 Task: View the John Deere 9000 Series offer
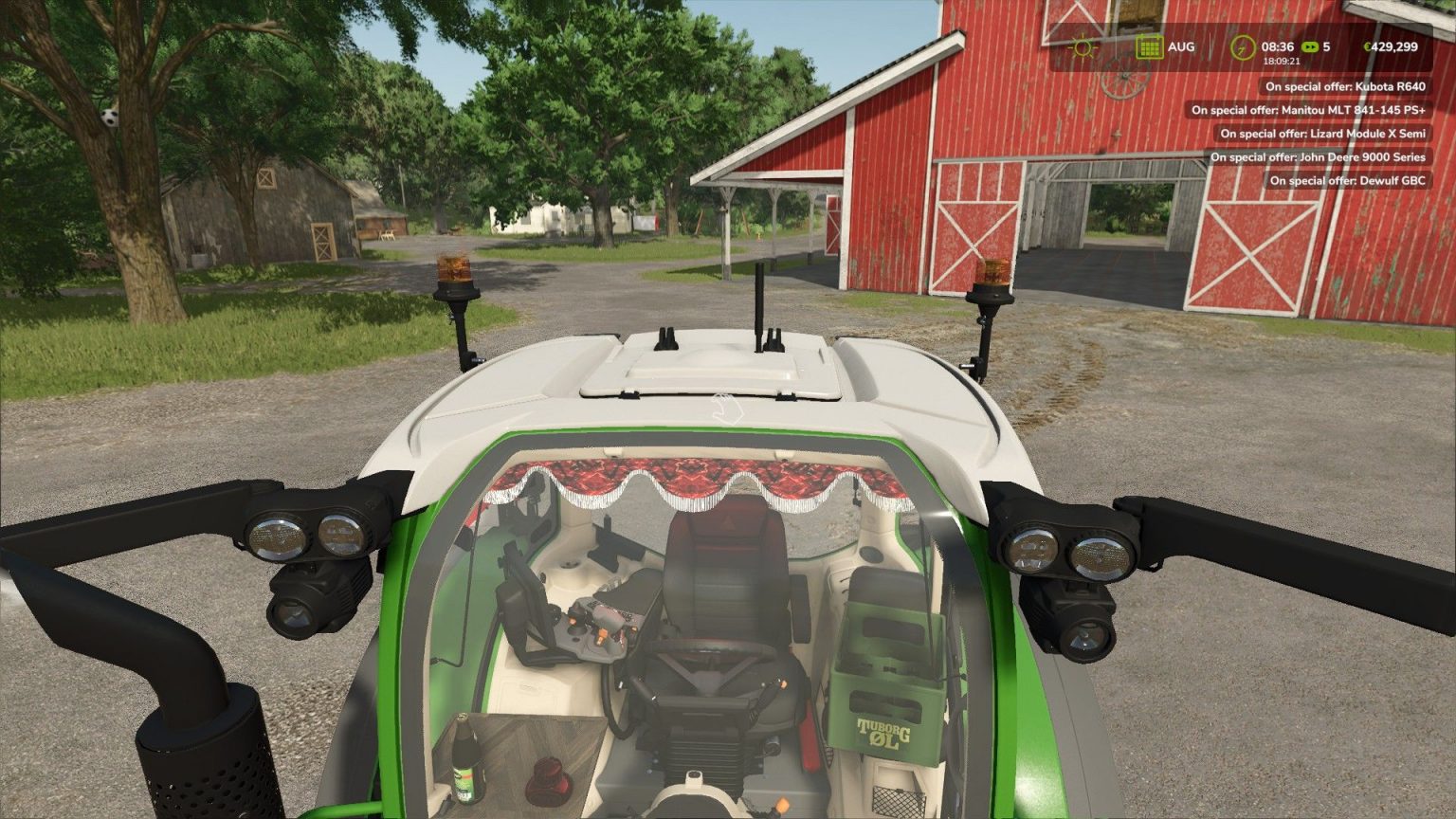coord(1318,157)
